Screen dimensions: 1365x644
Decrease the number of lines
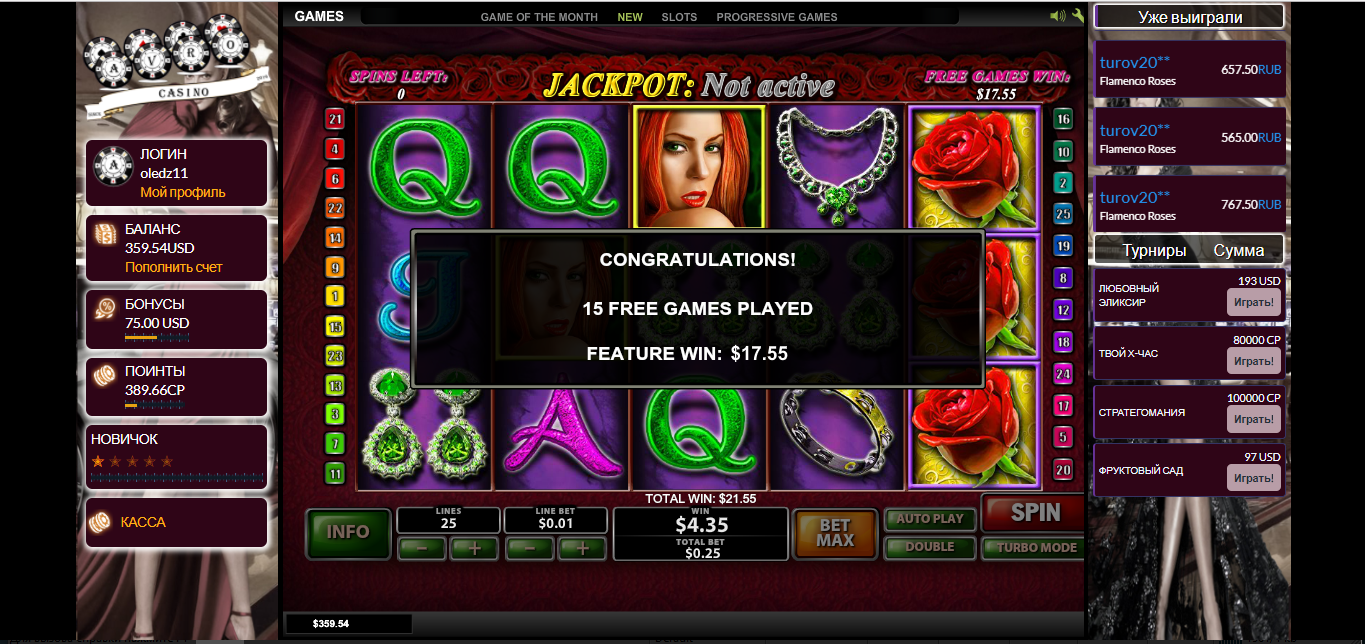click(422, 548)
